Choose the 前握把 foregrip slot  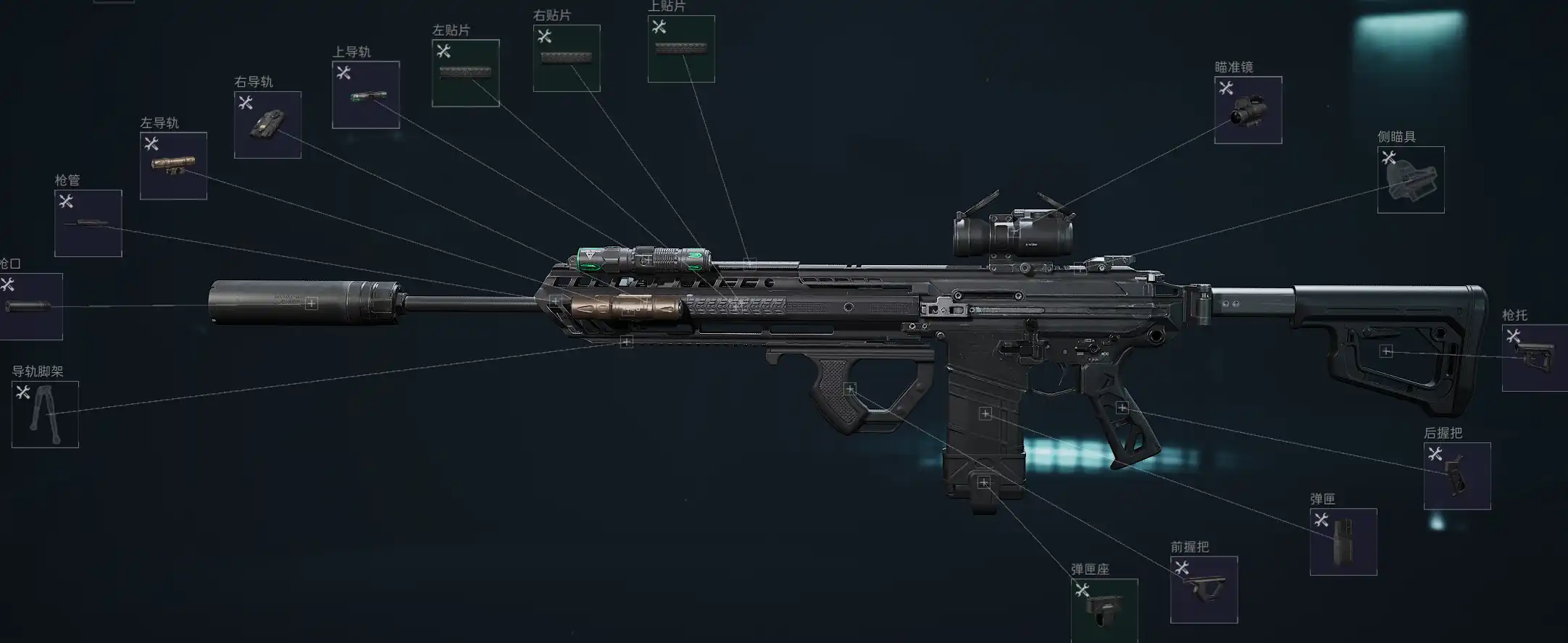coord(1204,589)
